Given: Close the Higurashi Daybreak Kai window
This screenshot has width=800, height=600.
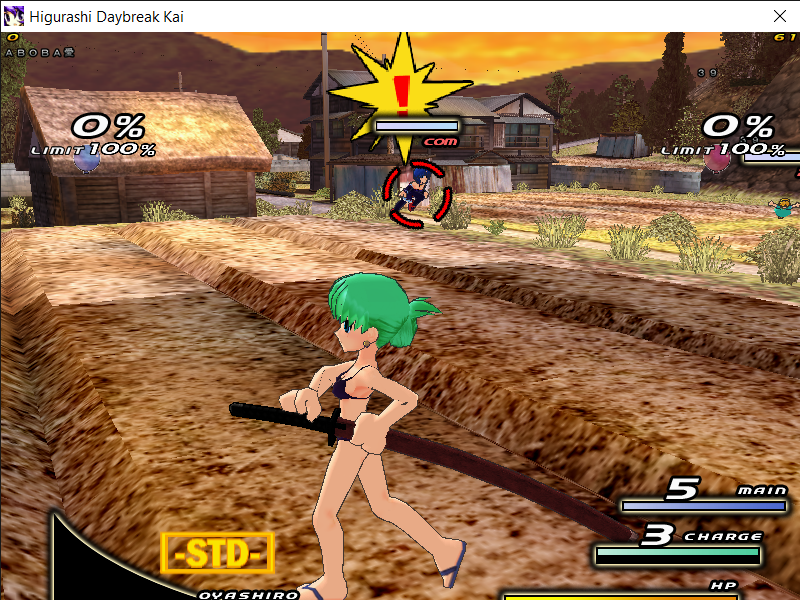Looking at the screenshot, I should pyautogui.click(x=779, y=16).
